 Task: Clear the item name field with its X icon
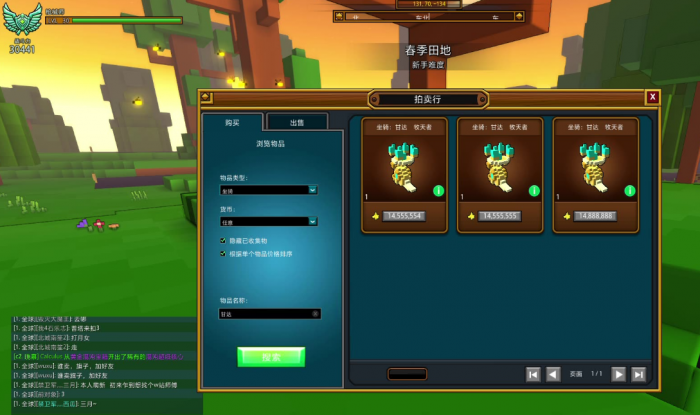point(315,313)
